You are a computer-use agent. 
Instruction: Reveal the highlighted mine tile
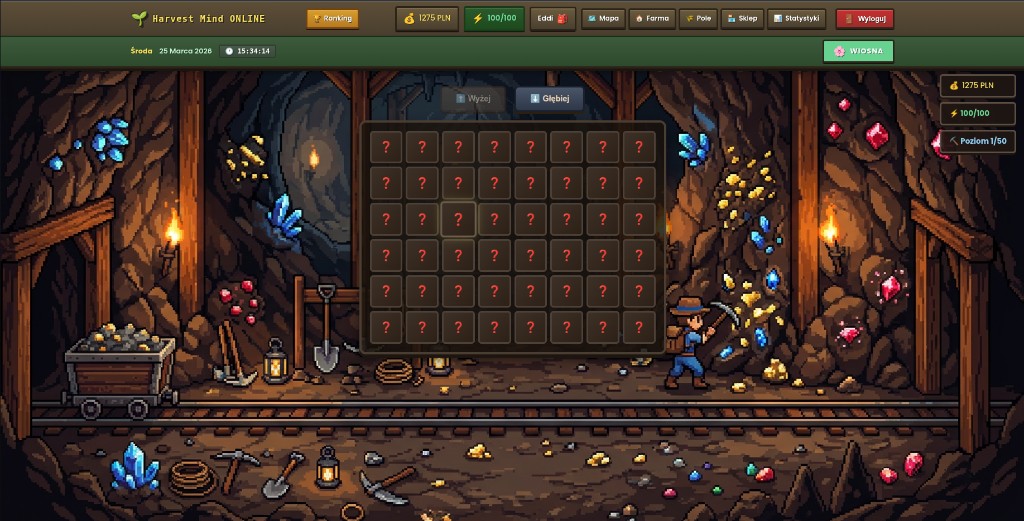[458, 219]
